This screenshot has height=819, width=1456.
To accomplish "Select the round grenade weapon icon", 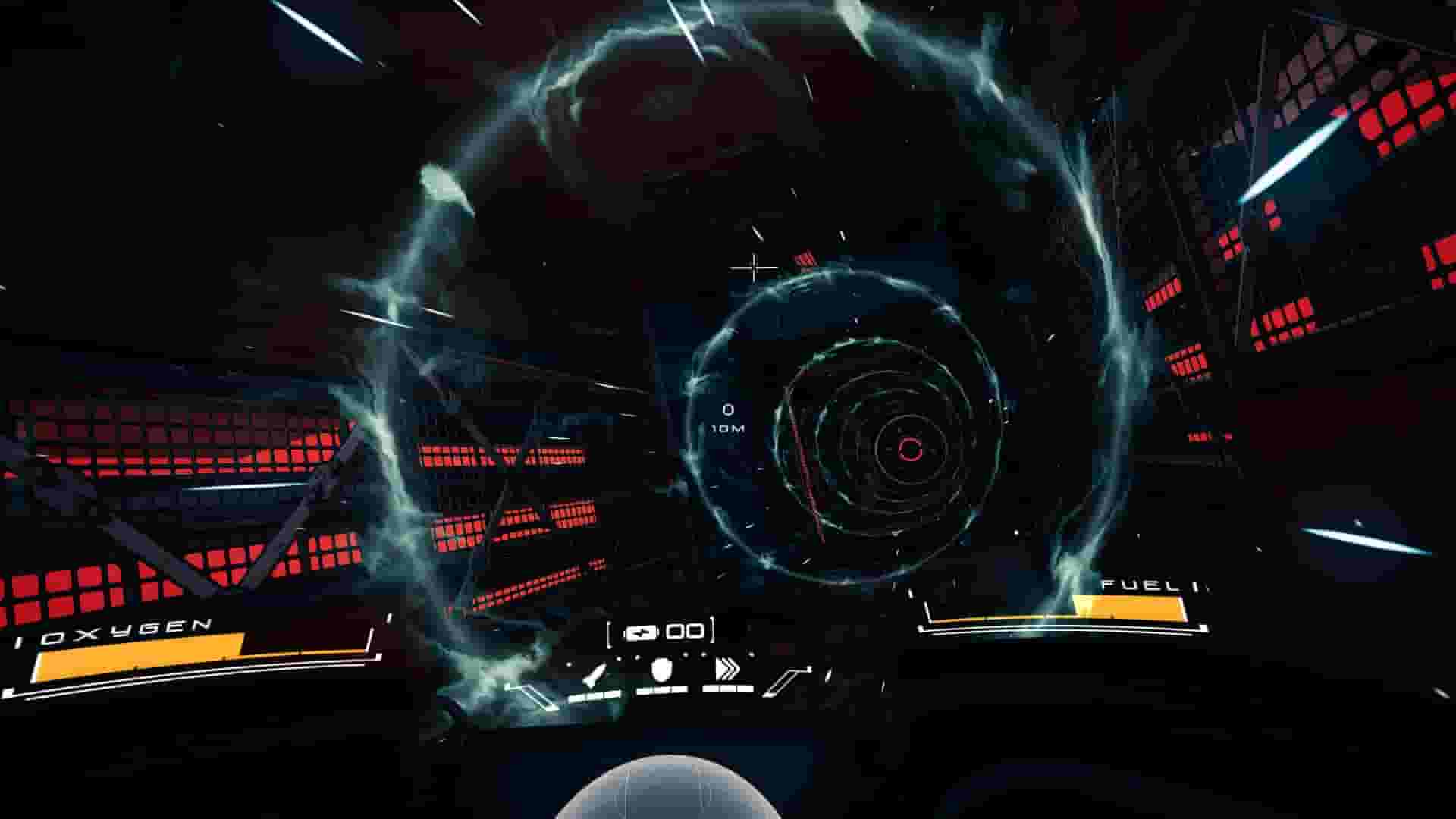I will coord(661,670).
